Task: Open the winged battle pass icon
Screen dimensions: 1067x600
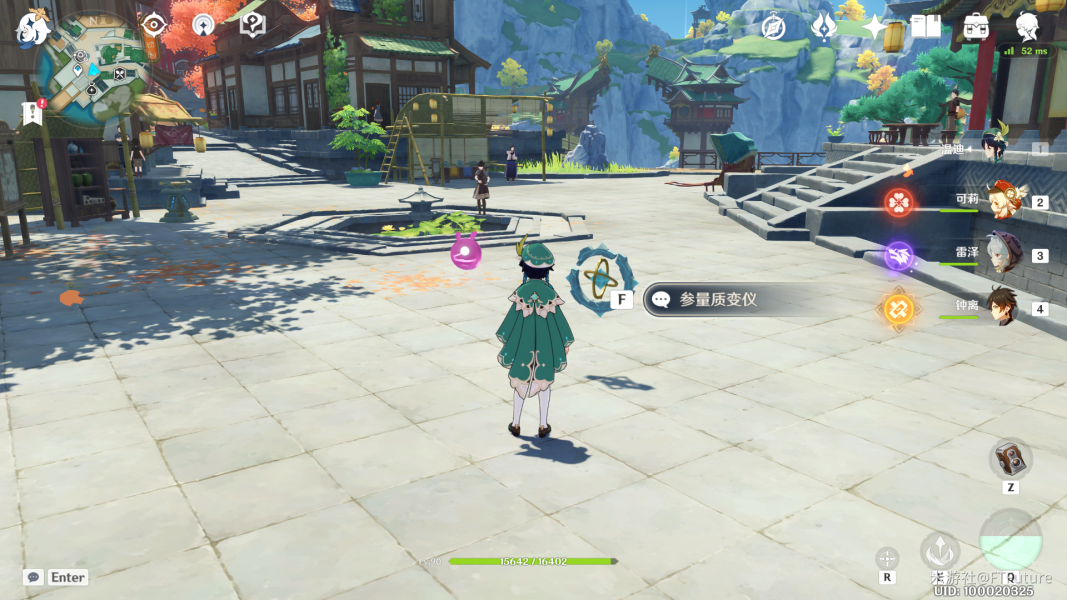Action: click(x=824, y=27)
